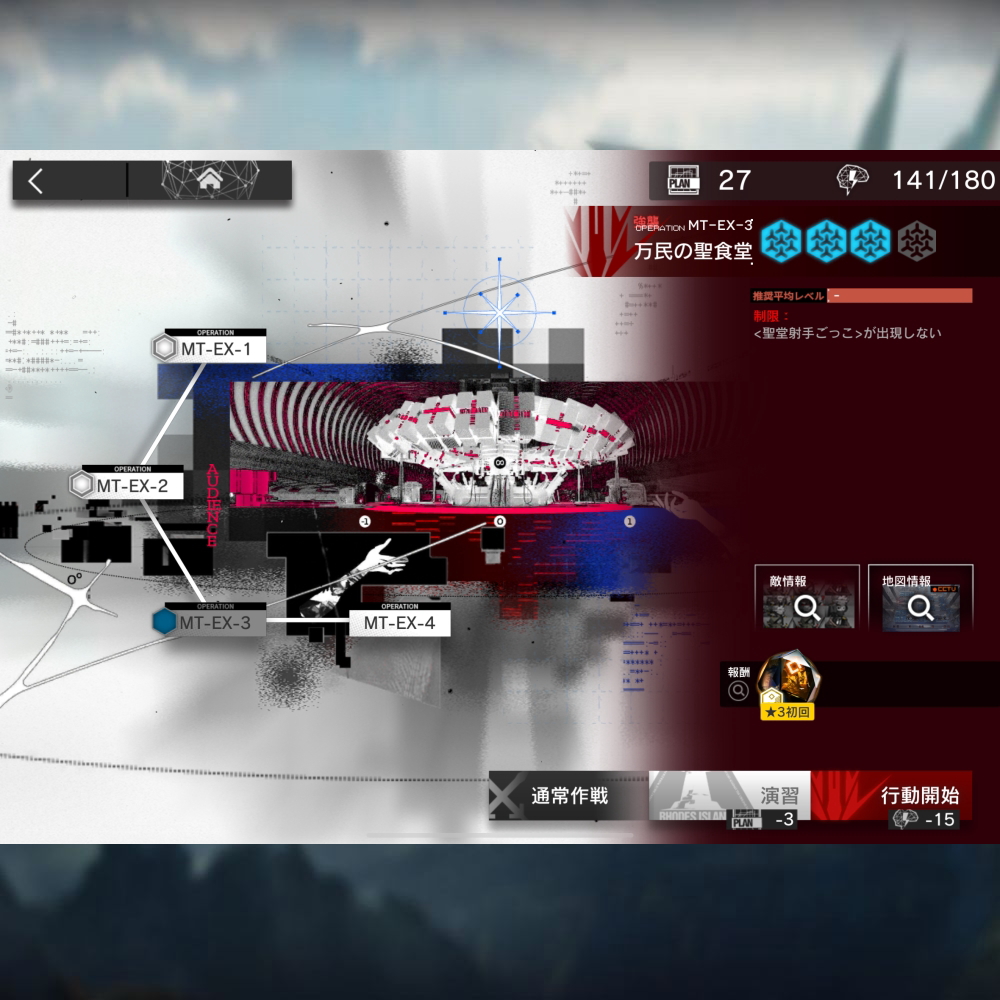Image resolution: width=1000 pixels, height=1000 pixels.
Task: Inspect the first-clear reward item
Action: tap(787, 682)
